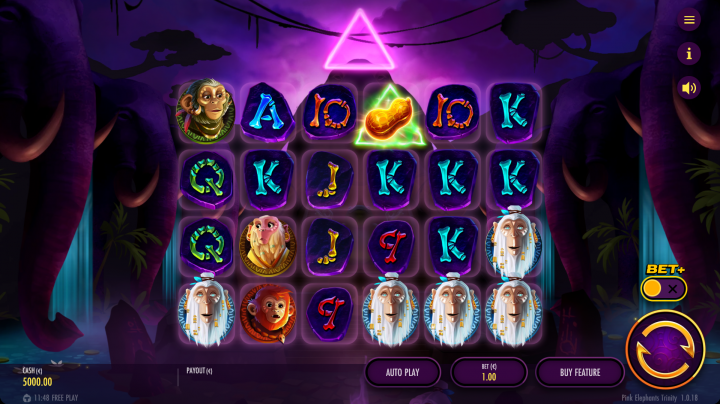Screen dimensions: 720x404
Task: Open the Auto Play options
Action: (x=402, y=372)
